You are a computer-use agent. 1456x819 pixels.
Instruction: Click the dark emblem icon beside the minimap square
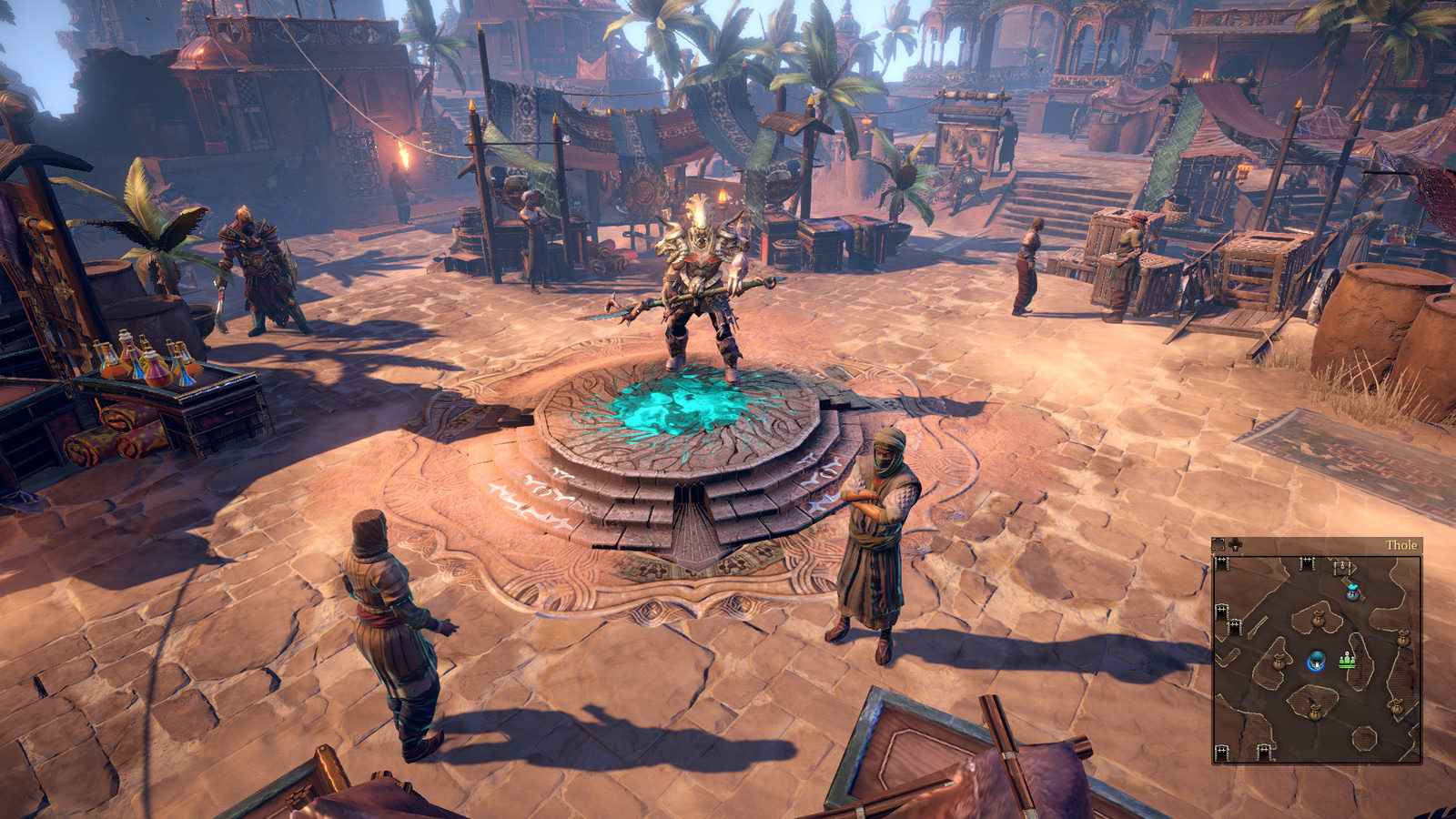(x=1236, y=543)
